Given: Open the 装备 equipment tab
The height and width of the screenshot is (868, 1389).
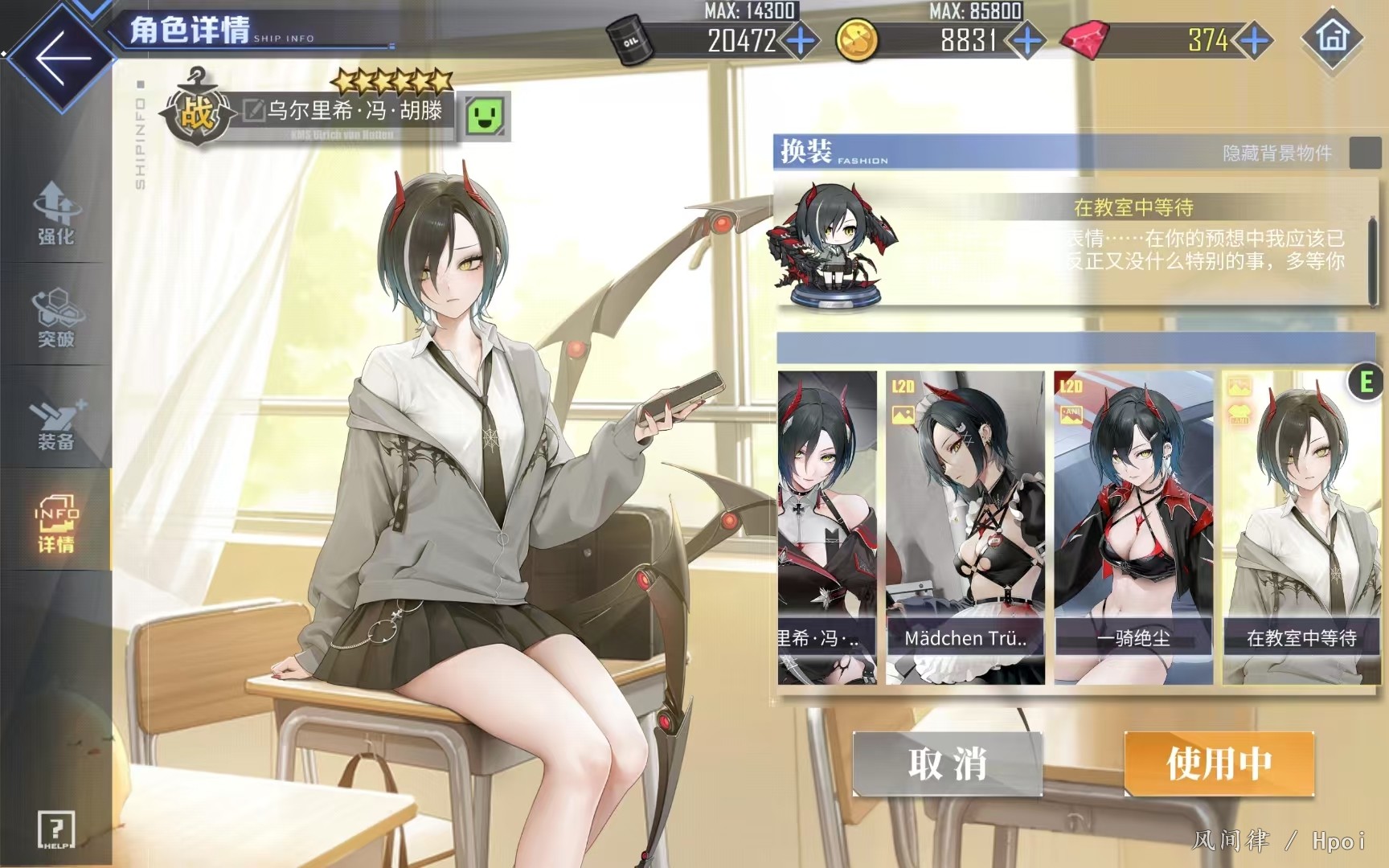Looking at the screenshot, I should (55, 421).
